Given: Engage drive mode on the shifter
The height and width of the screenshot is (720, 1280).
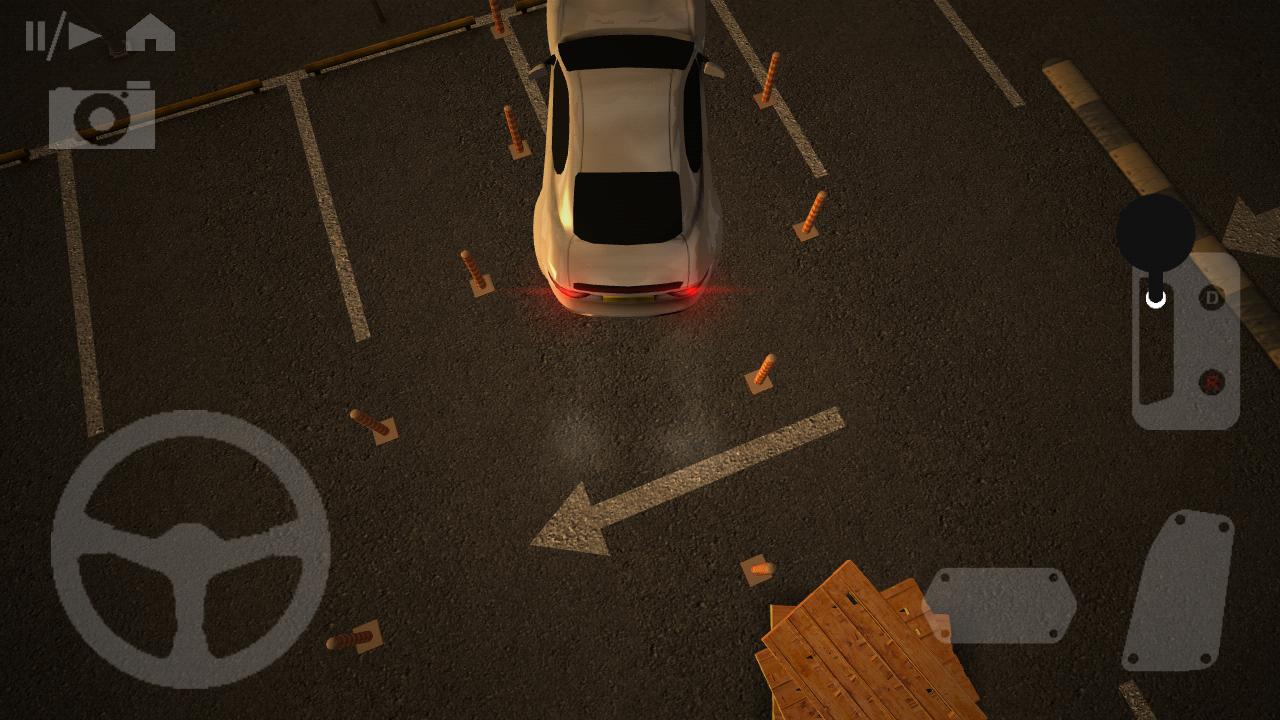Looking at the screenshot, I should click(x=1210, y=300).
